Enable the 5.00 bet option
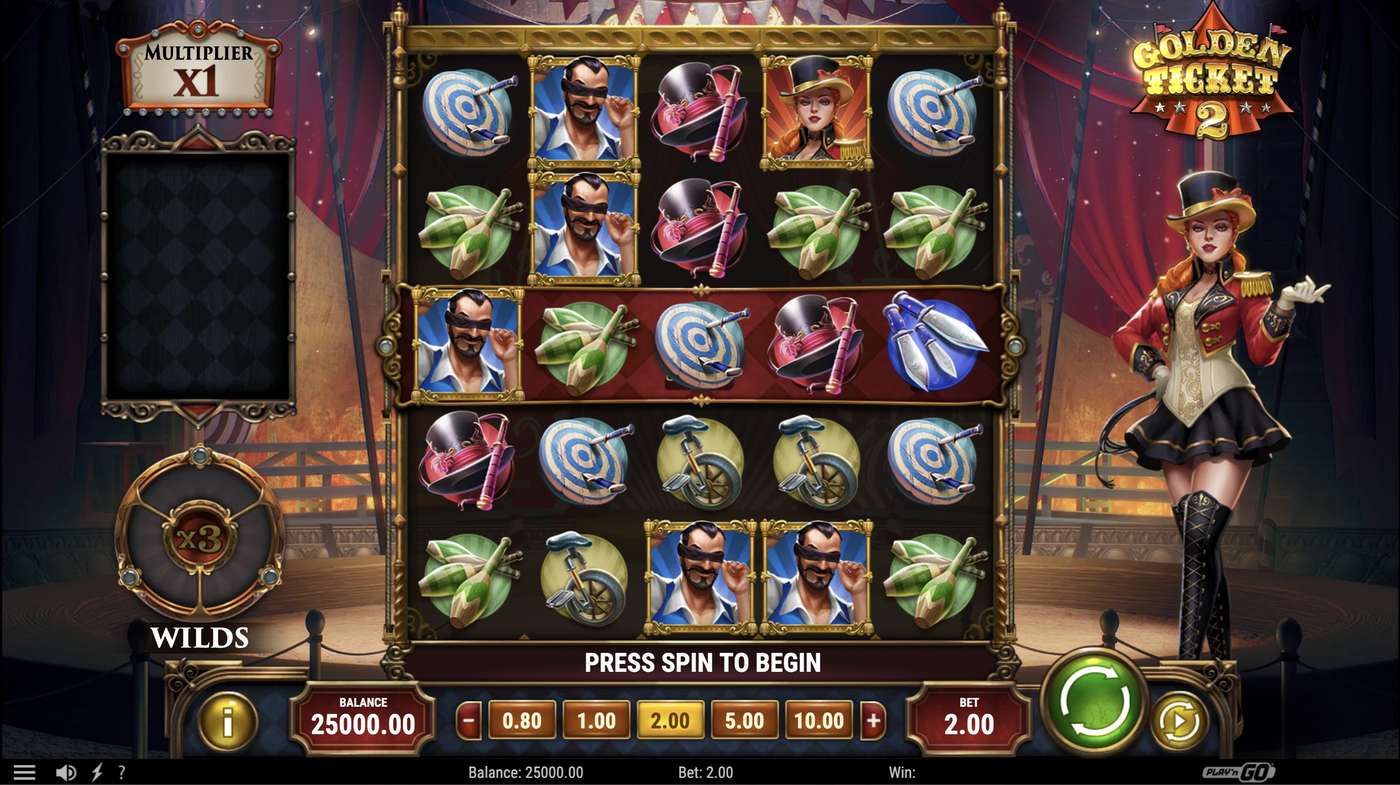The height and width of the screenshot is (785, 1400). [745, 719]
